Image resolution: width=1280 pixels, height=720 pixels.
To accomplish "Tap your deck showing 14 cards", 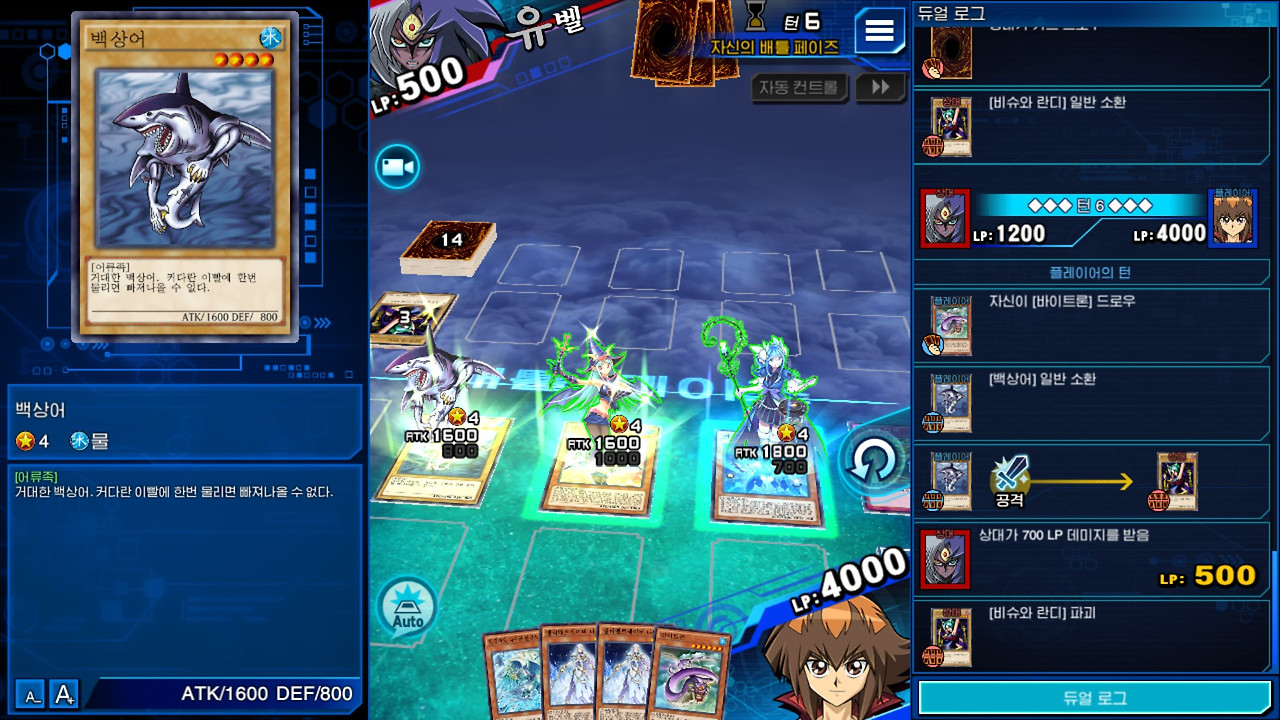I will pyautogui.click(x=450, y=248).
